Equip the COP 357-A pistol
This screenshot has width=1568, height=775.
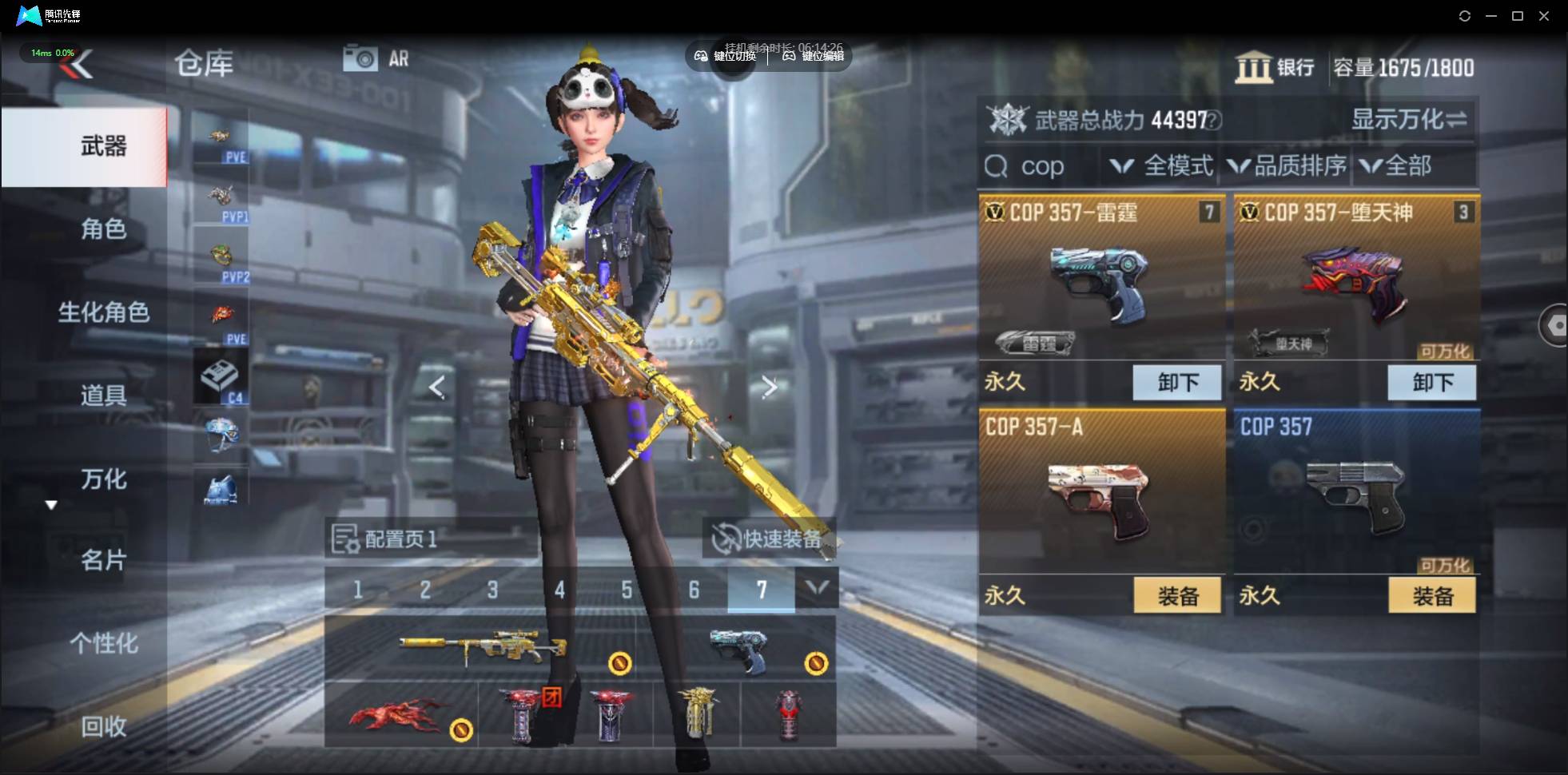[1177, 596]
